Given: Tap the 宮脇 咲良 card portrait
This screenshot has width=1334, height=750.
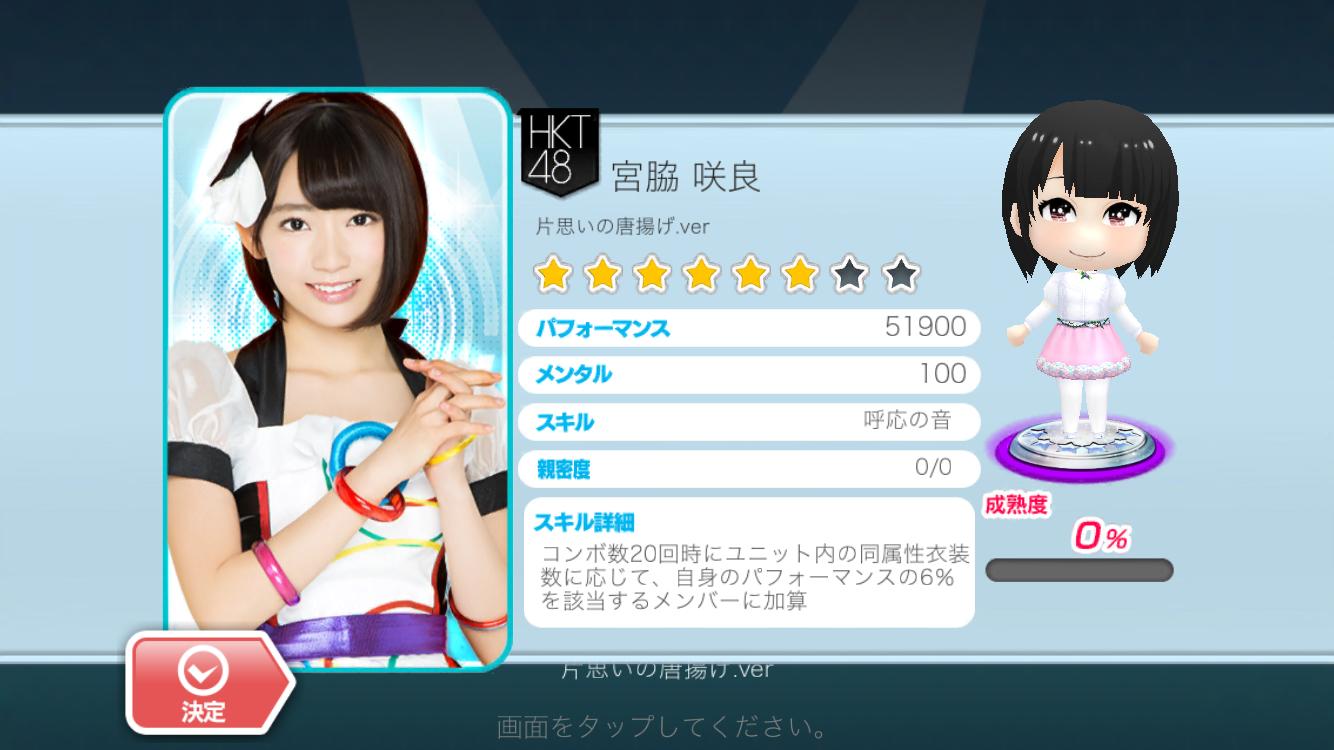Looking at the screenshot, I should click(x=338, y=370).
